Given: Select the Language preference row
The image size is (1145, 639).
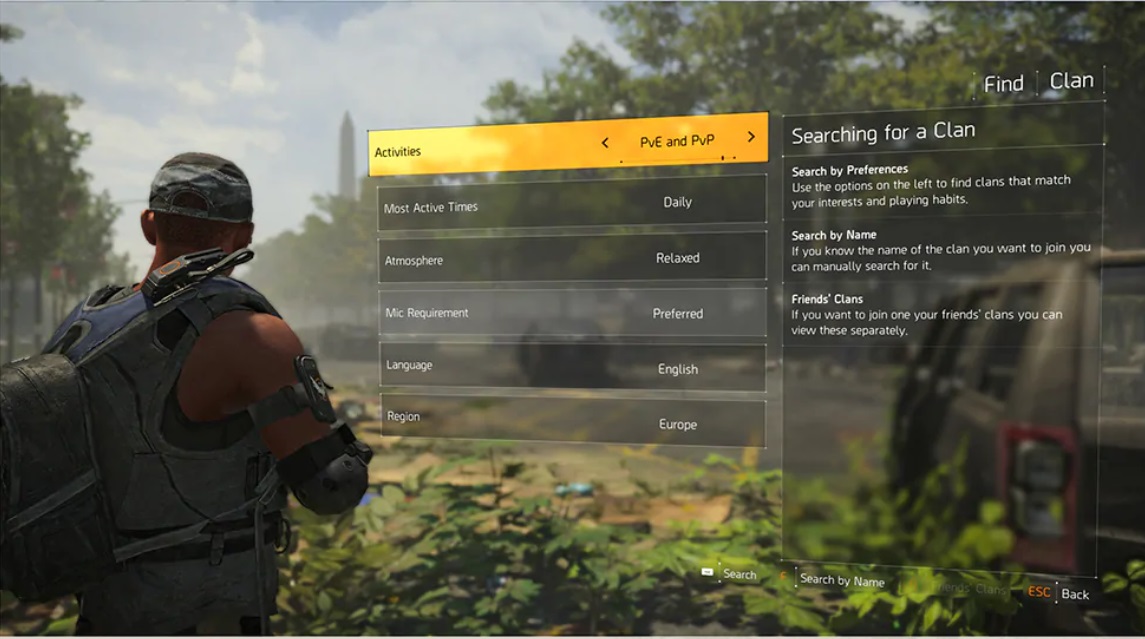Looking at the screenshot, I should point(571,368).
